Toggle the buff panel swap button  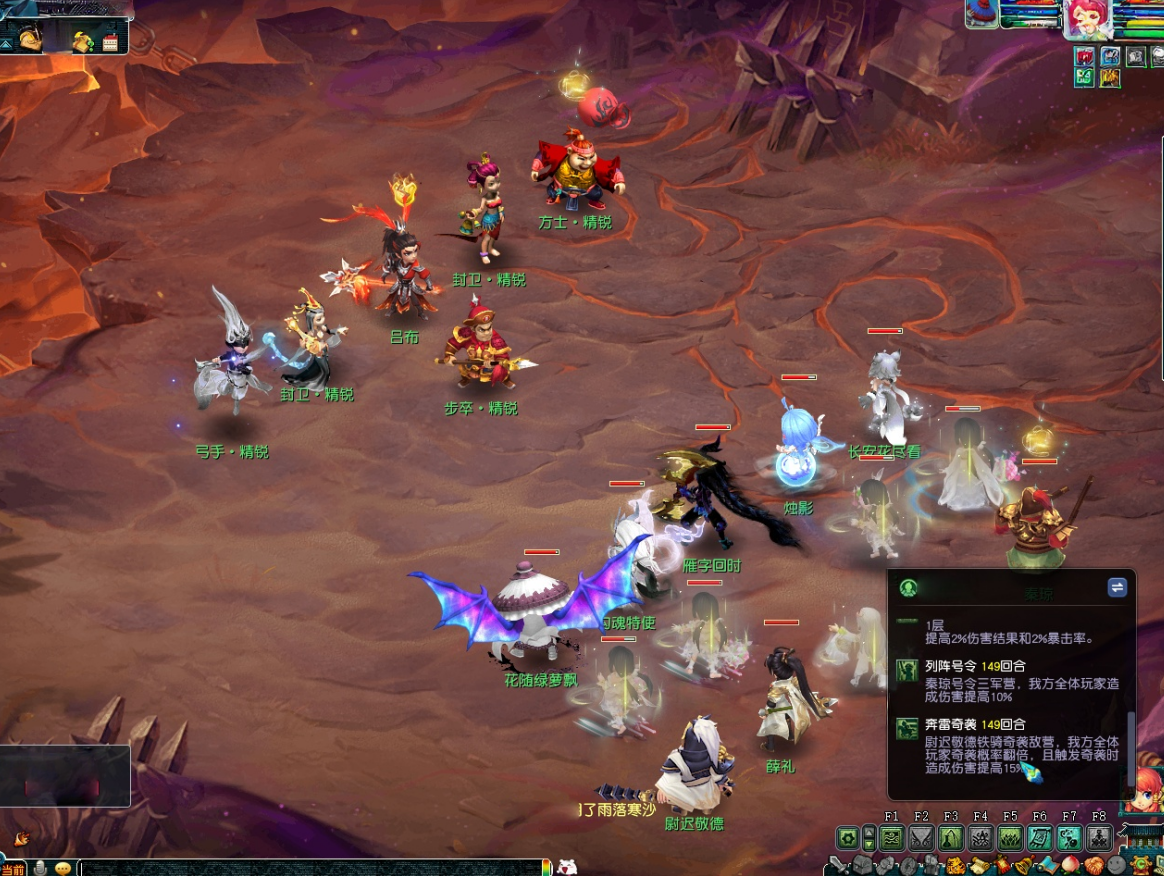point(1117,588)
